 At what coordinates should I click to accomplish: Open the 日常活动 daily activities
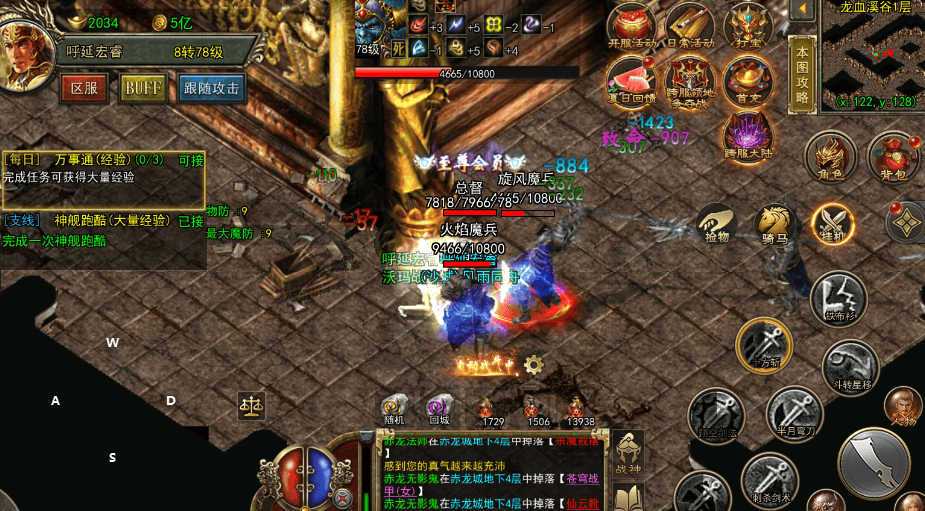tap(689, 26)
